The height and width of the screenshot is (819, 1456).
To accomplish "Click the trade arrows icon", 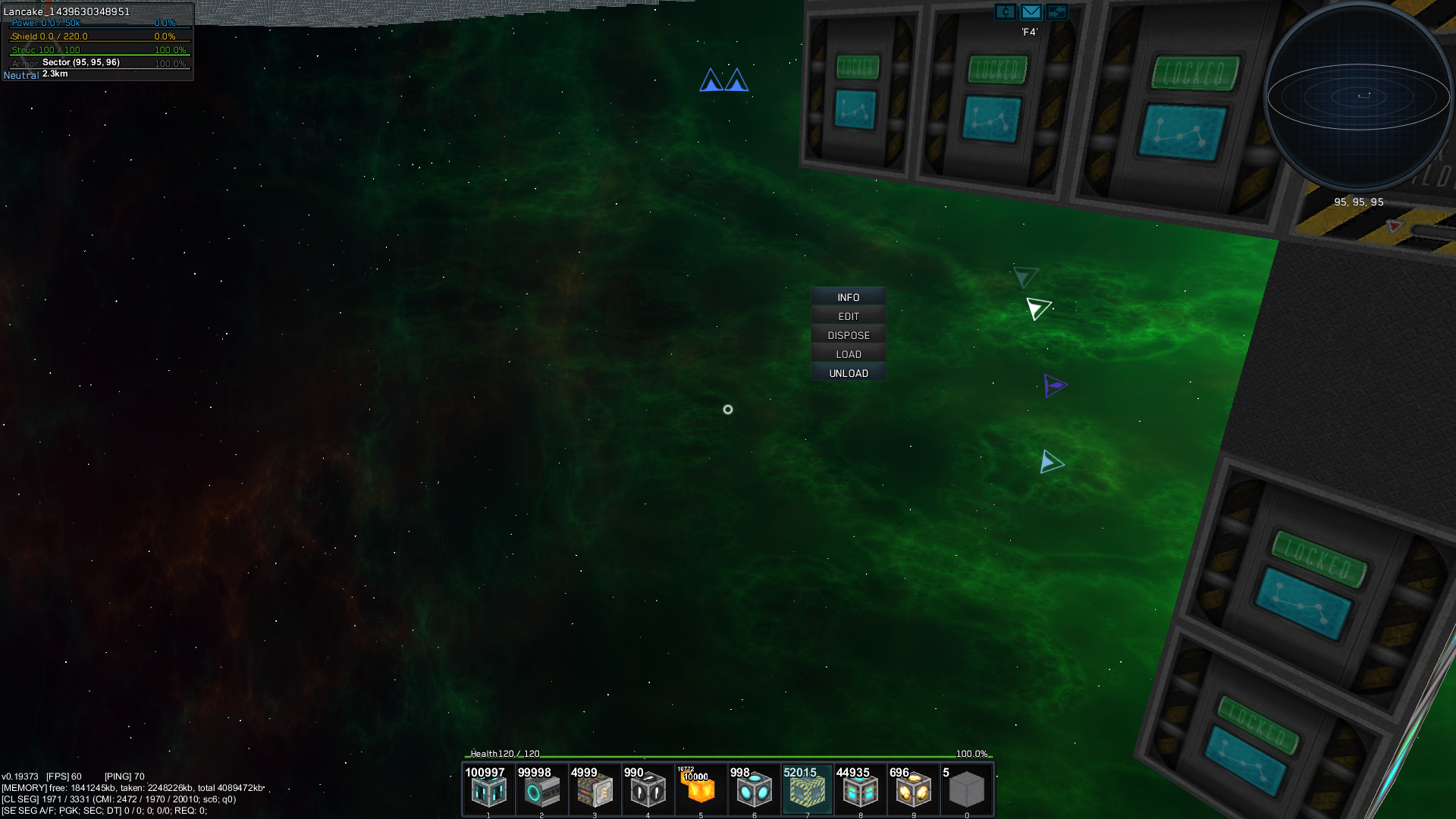I will (1056, 11).
